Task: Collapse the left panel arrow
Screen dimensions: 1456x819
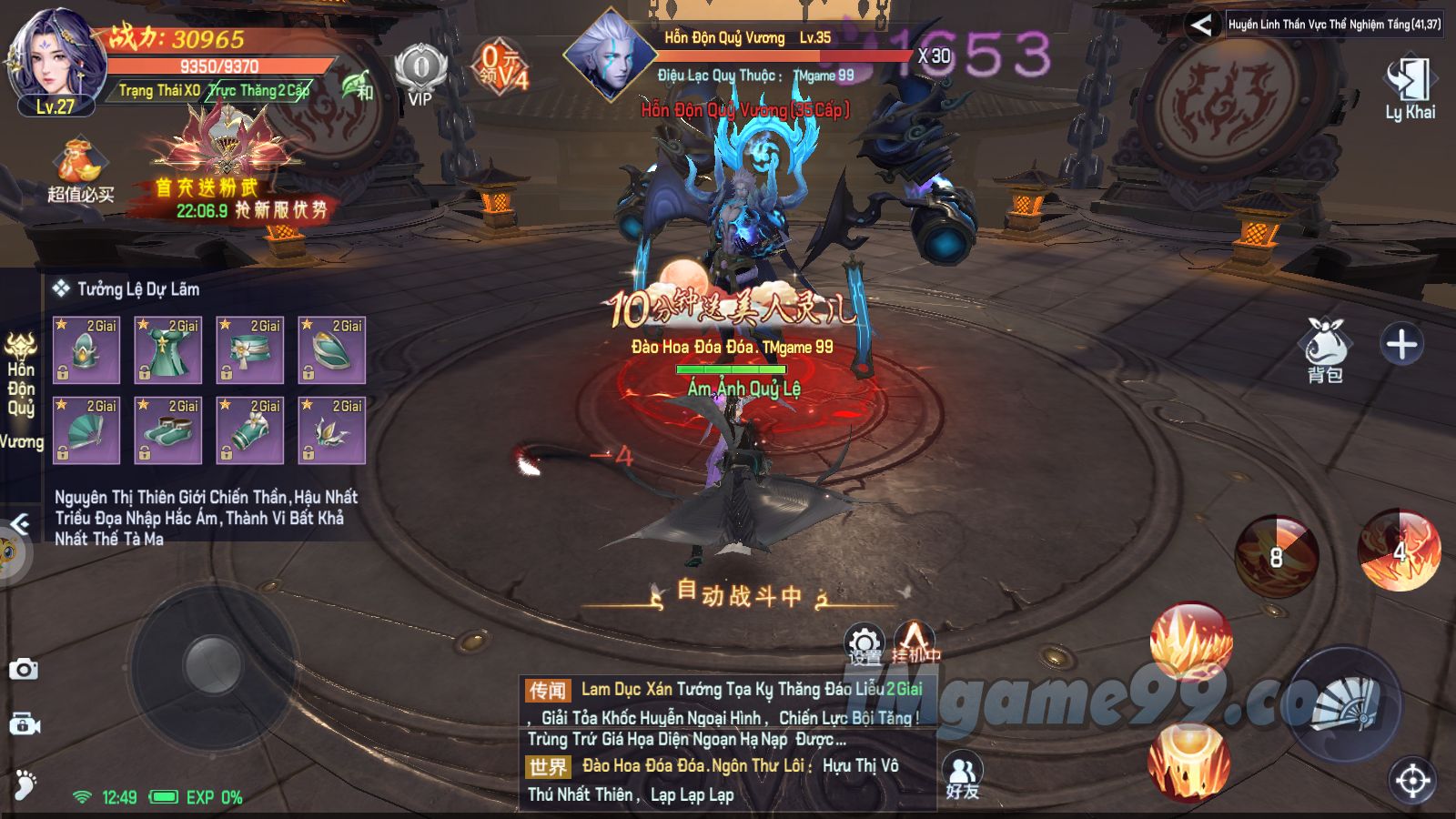Action: [19, 523]
